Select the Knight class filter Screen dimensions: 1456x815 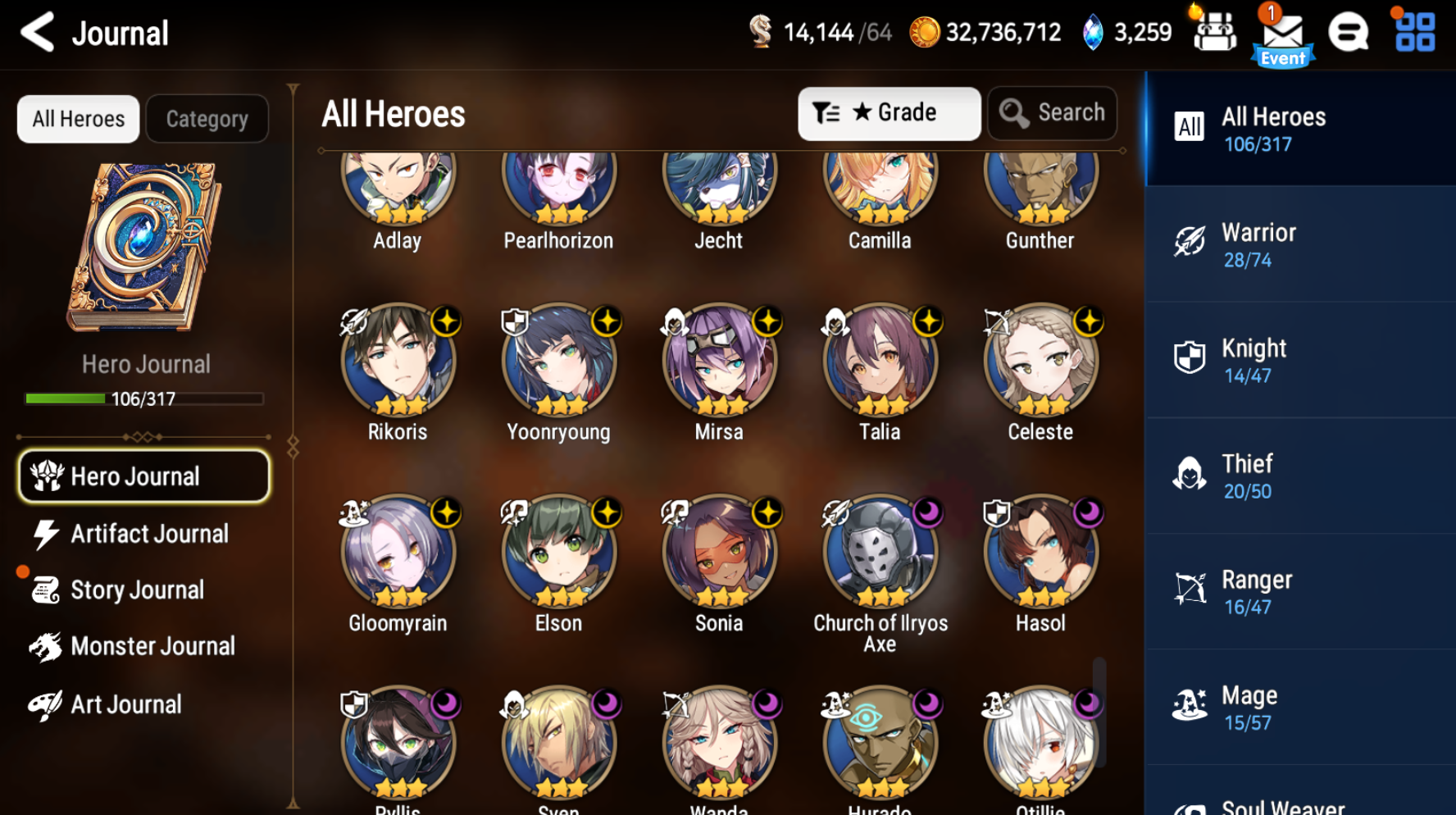click(x=1299, y=359)
